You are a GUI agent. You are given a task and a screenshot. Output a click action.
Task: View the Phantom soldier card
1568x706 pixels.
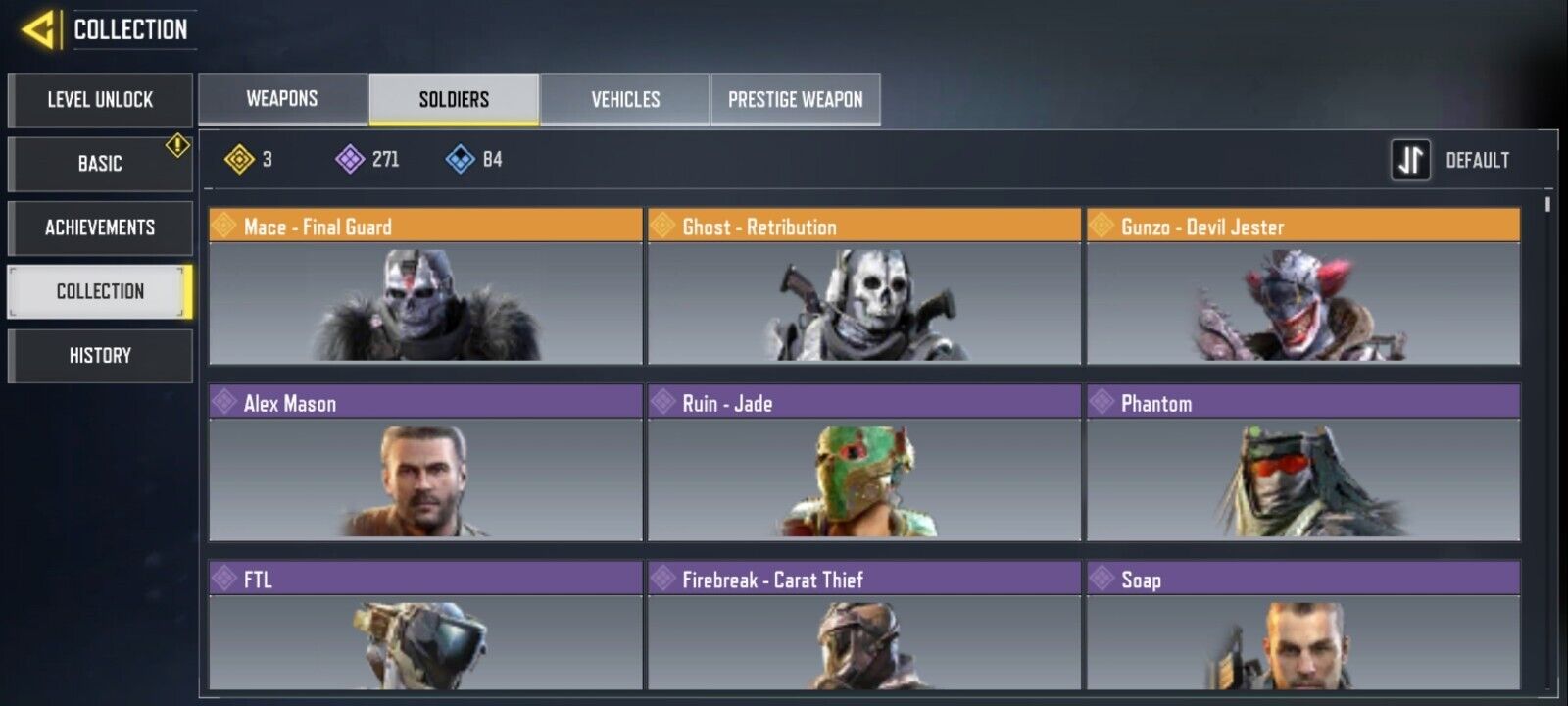1302,463
